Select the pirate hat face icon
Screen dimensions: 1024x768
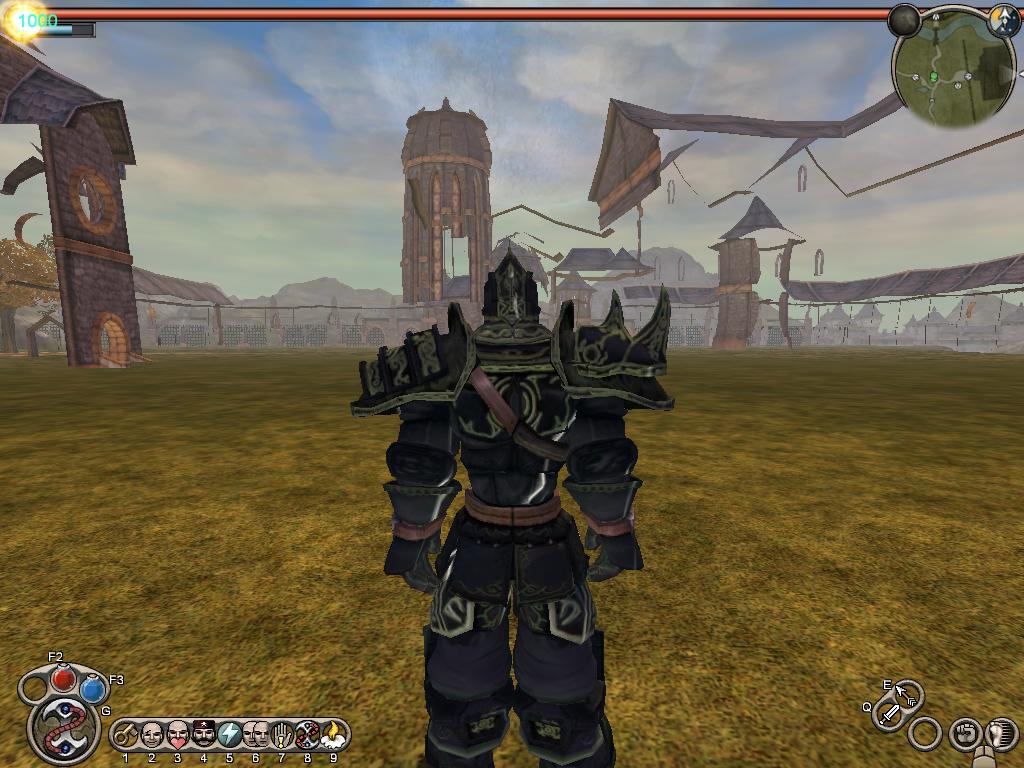pyautogui.click(x=204, y=735)
